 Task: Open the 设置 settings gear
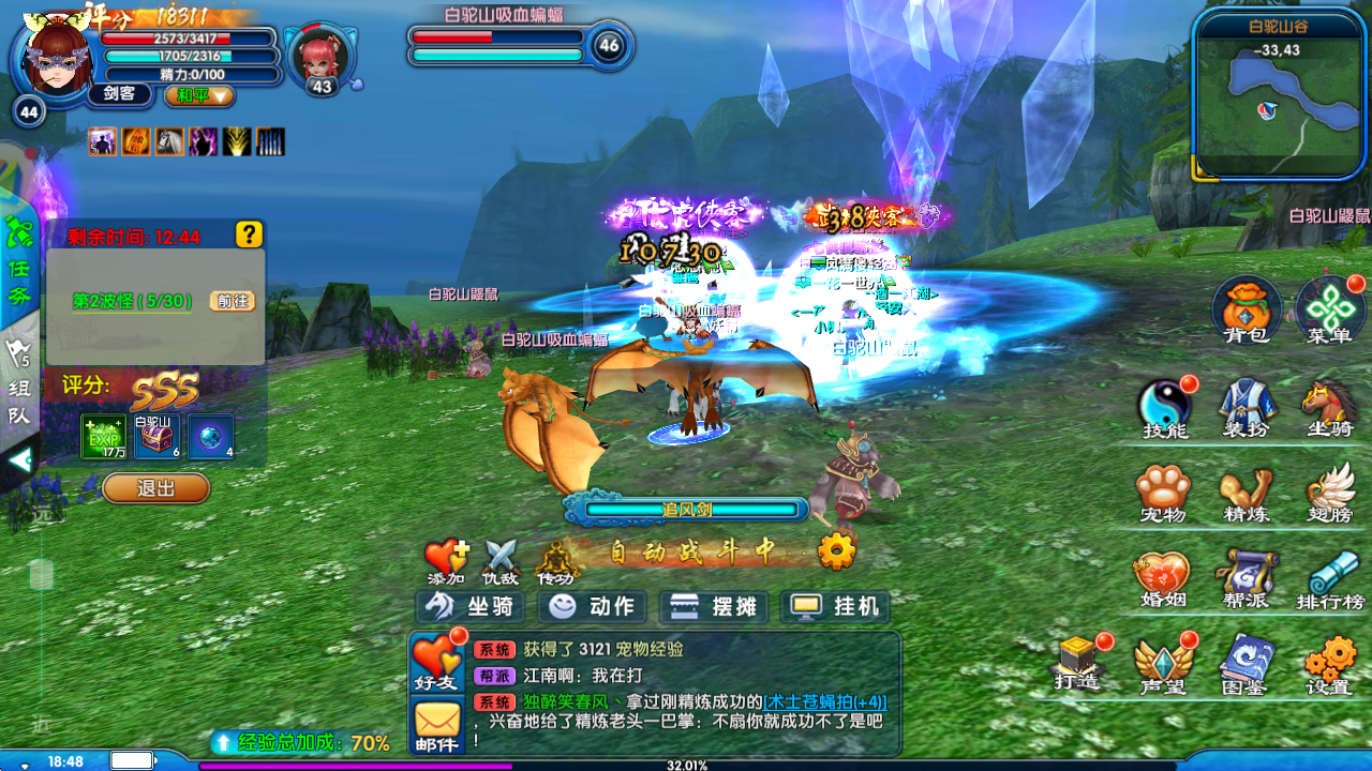pos(1330,665)
